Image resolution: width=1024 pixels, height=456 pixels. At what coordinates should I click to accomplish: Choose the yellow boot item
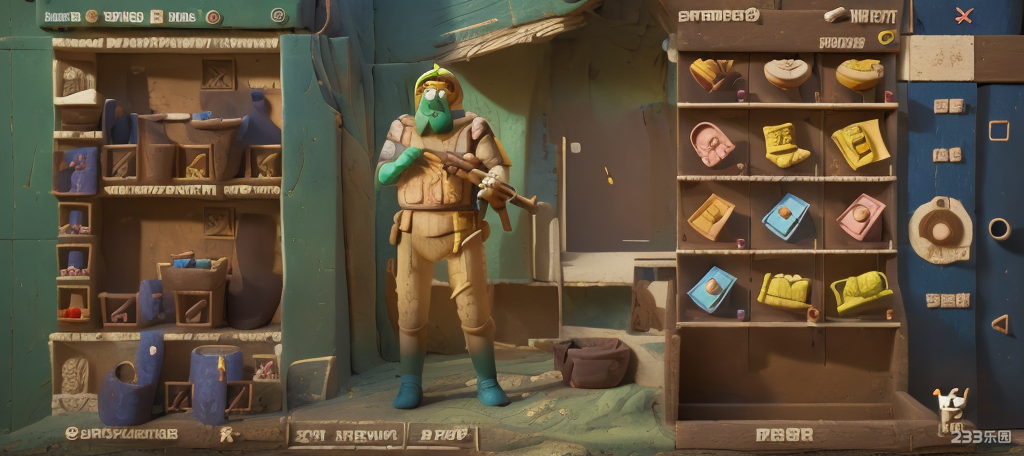[784, 144]
